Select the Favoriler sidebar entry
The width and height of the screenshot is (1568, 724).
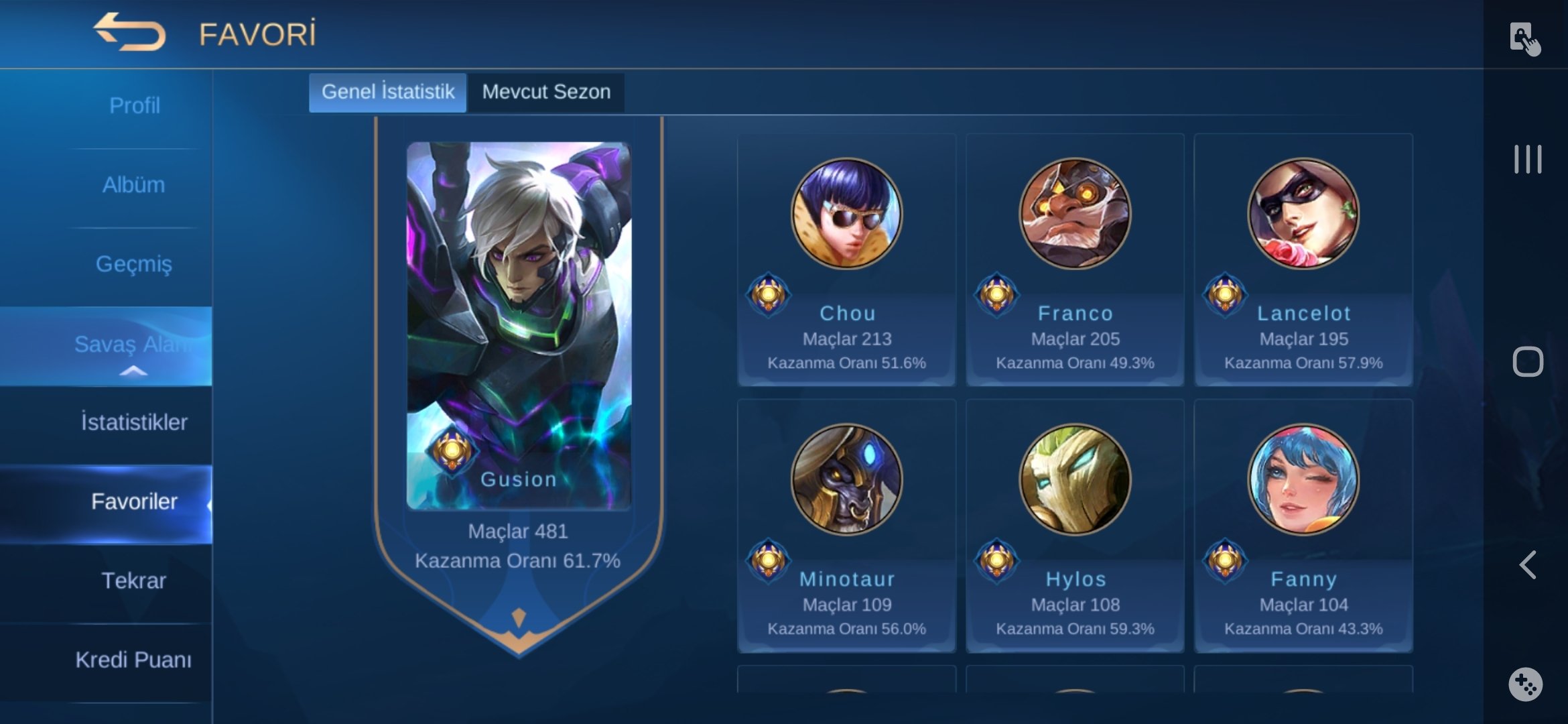click(134, 501)
